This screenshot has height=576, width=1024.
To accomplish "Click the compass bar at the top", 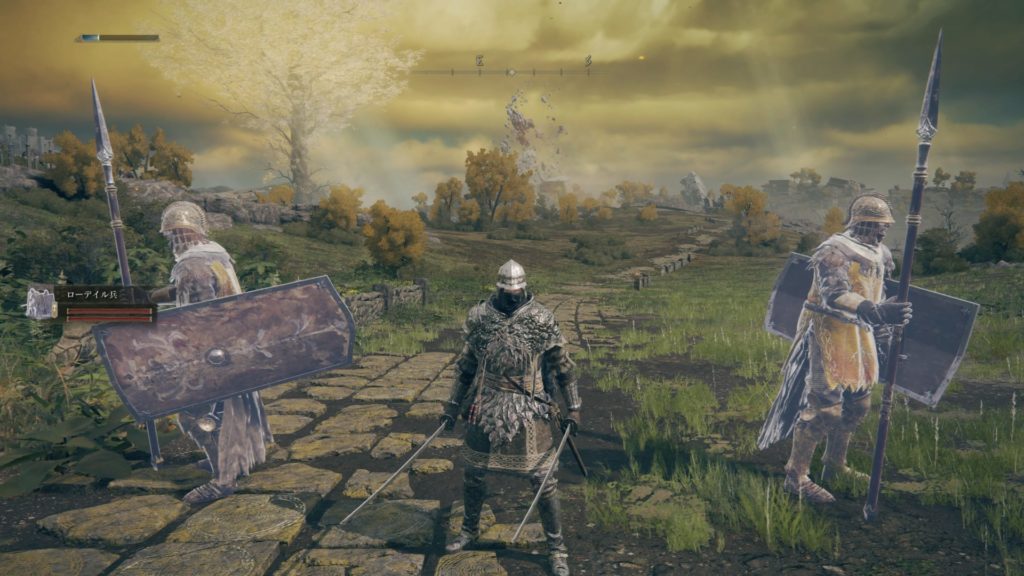I will [x=511, y=71].
